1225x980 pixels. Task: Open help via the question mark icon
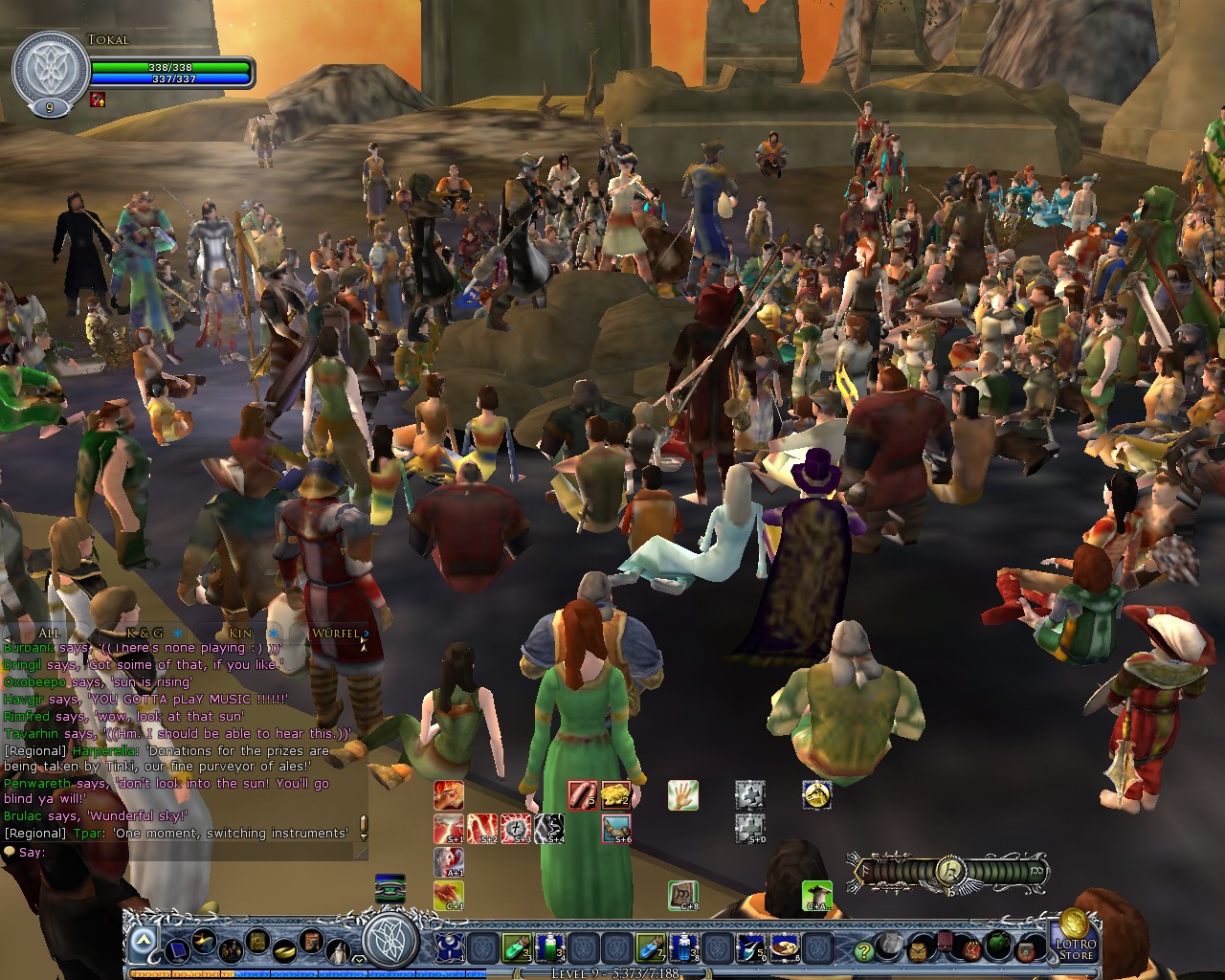click(x=865, y=950)
